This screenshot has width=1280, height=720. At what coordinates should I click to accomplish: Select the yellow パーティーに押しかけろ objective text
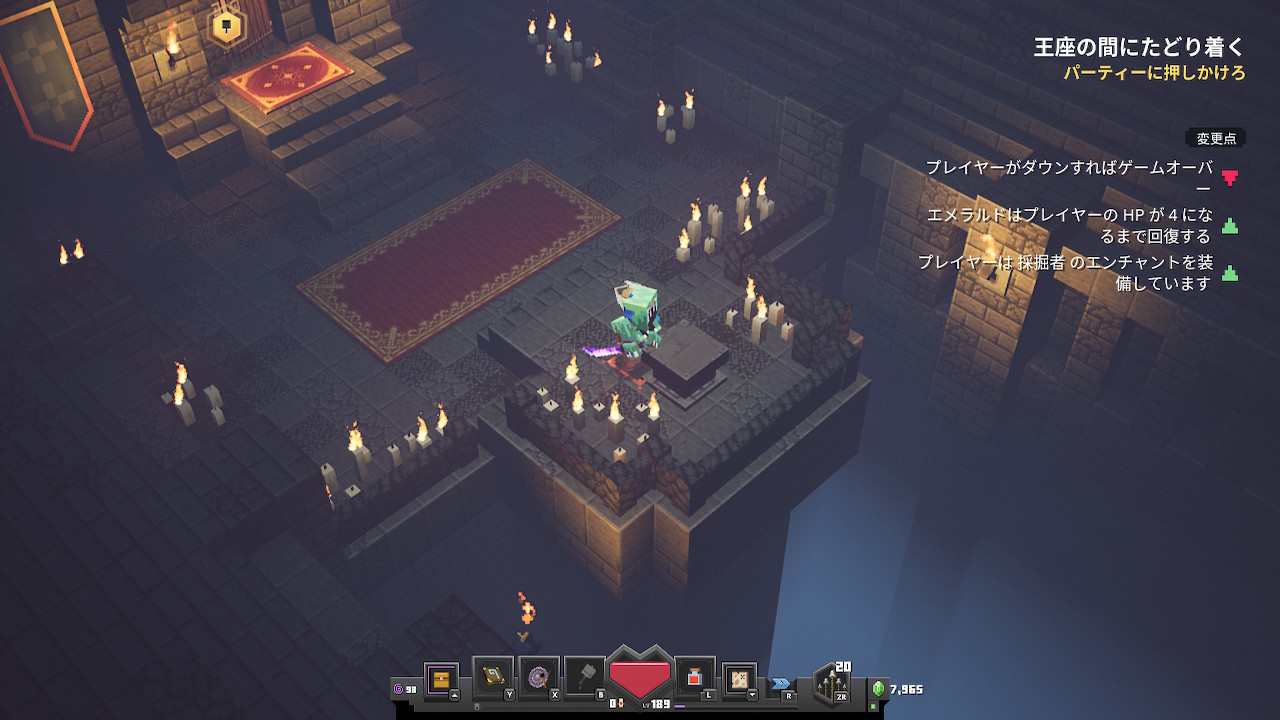tap(1153, 73)
